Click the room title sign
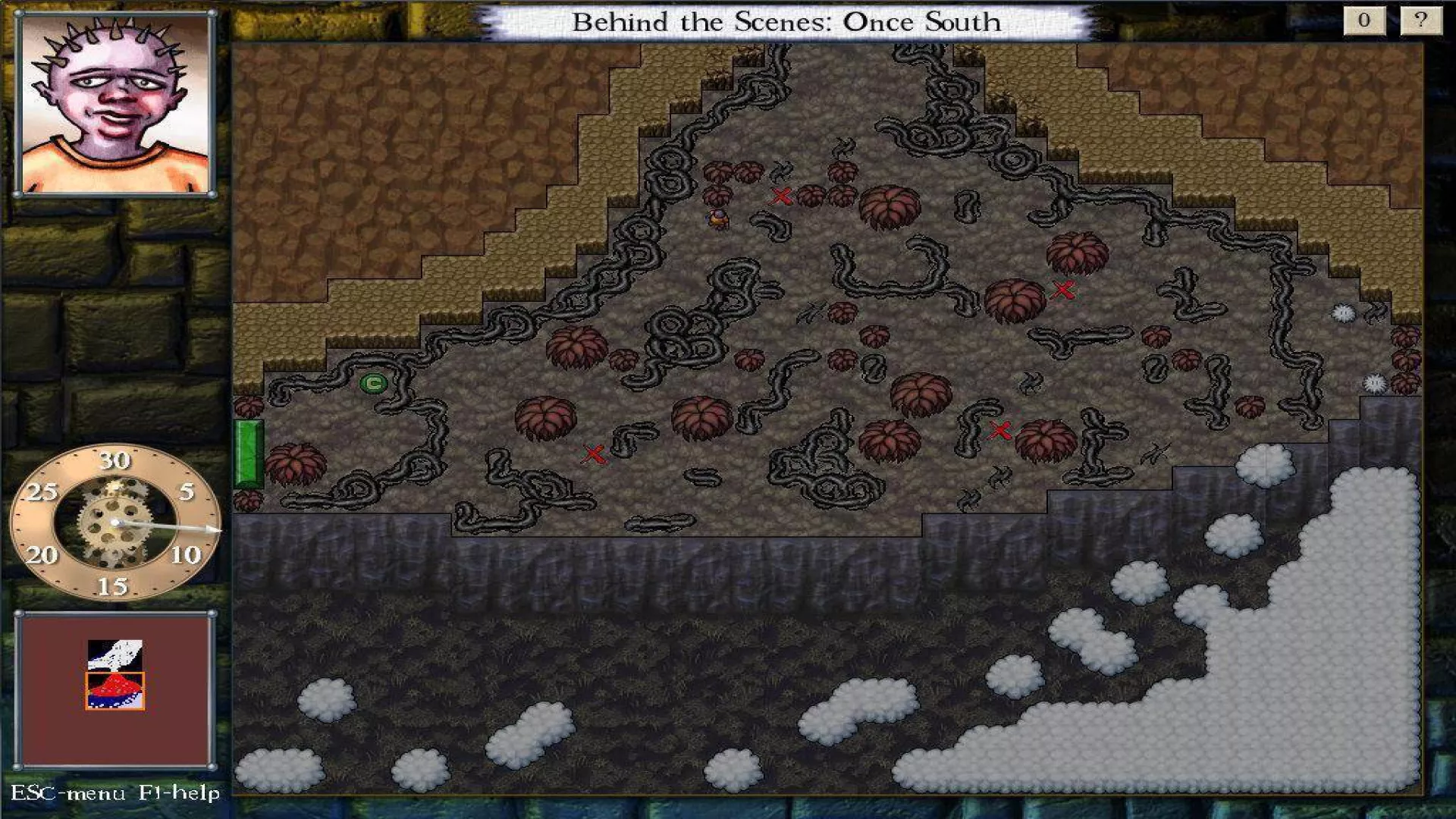Viewport: 1456px width, 819px height. click(786, 22)
